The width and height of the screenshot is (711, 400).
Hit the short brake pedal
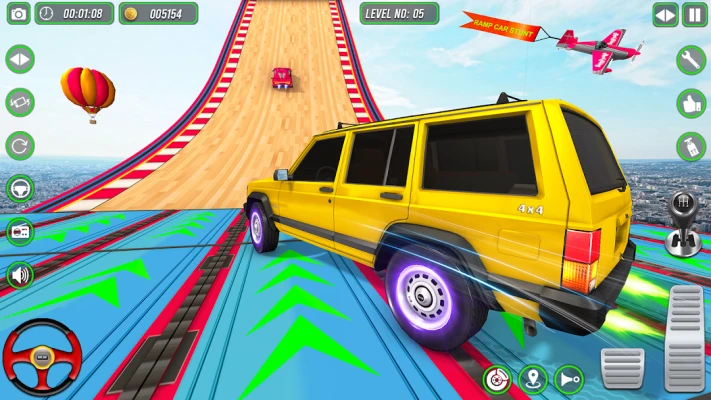[621, 366]
